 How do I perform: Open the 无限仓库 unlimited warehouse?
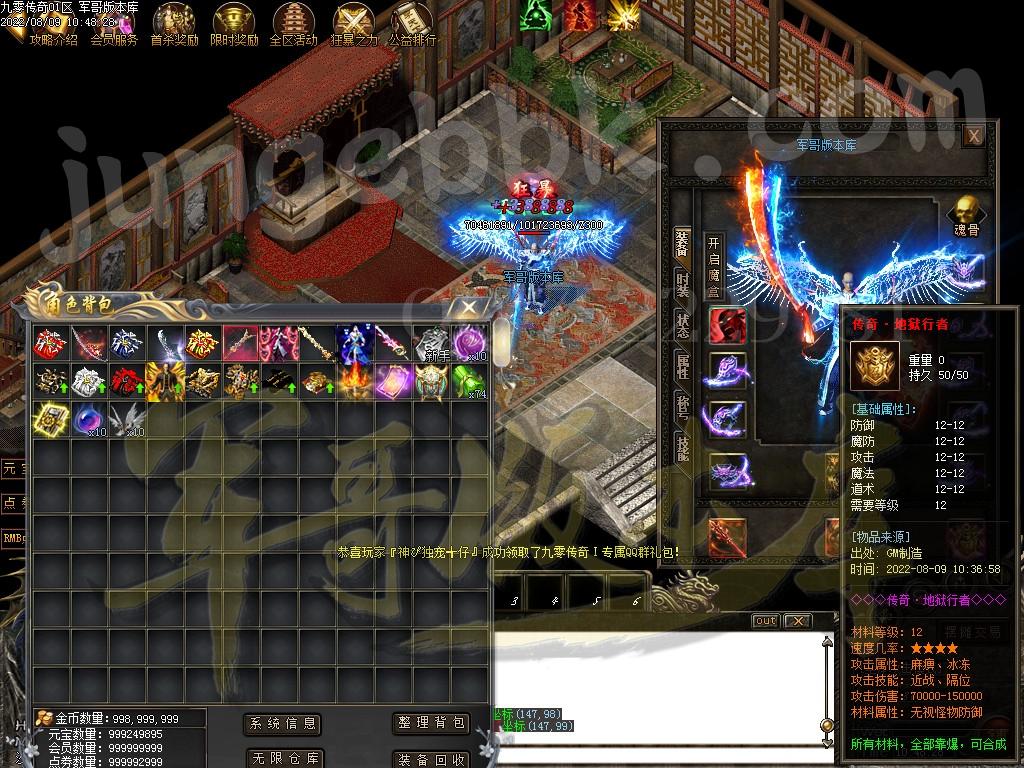coord(283,758)
